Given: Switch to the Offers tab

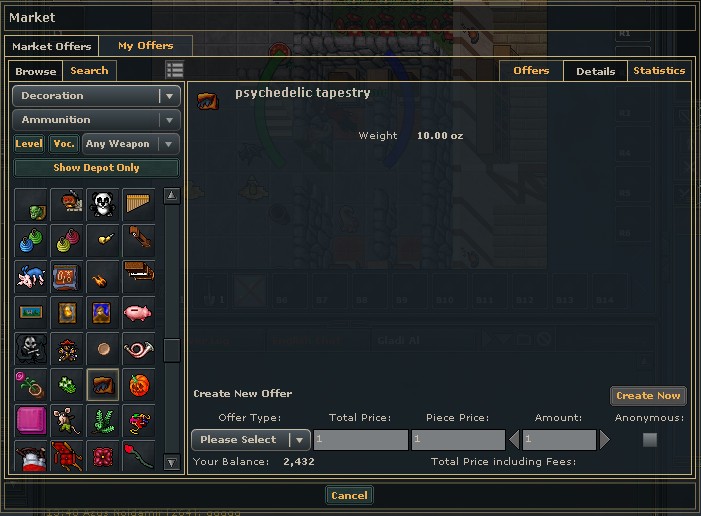Looking at the screenshot, I should (531, 71).
